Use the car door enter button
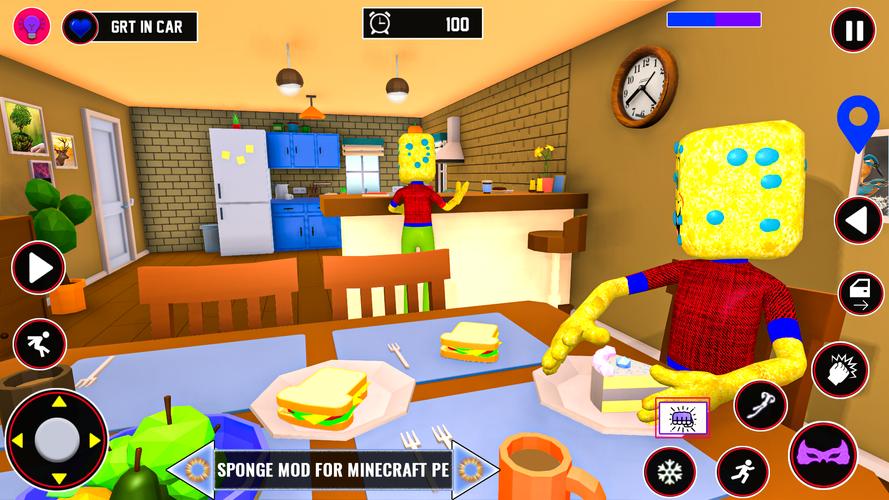 pos(860,294)
